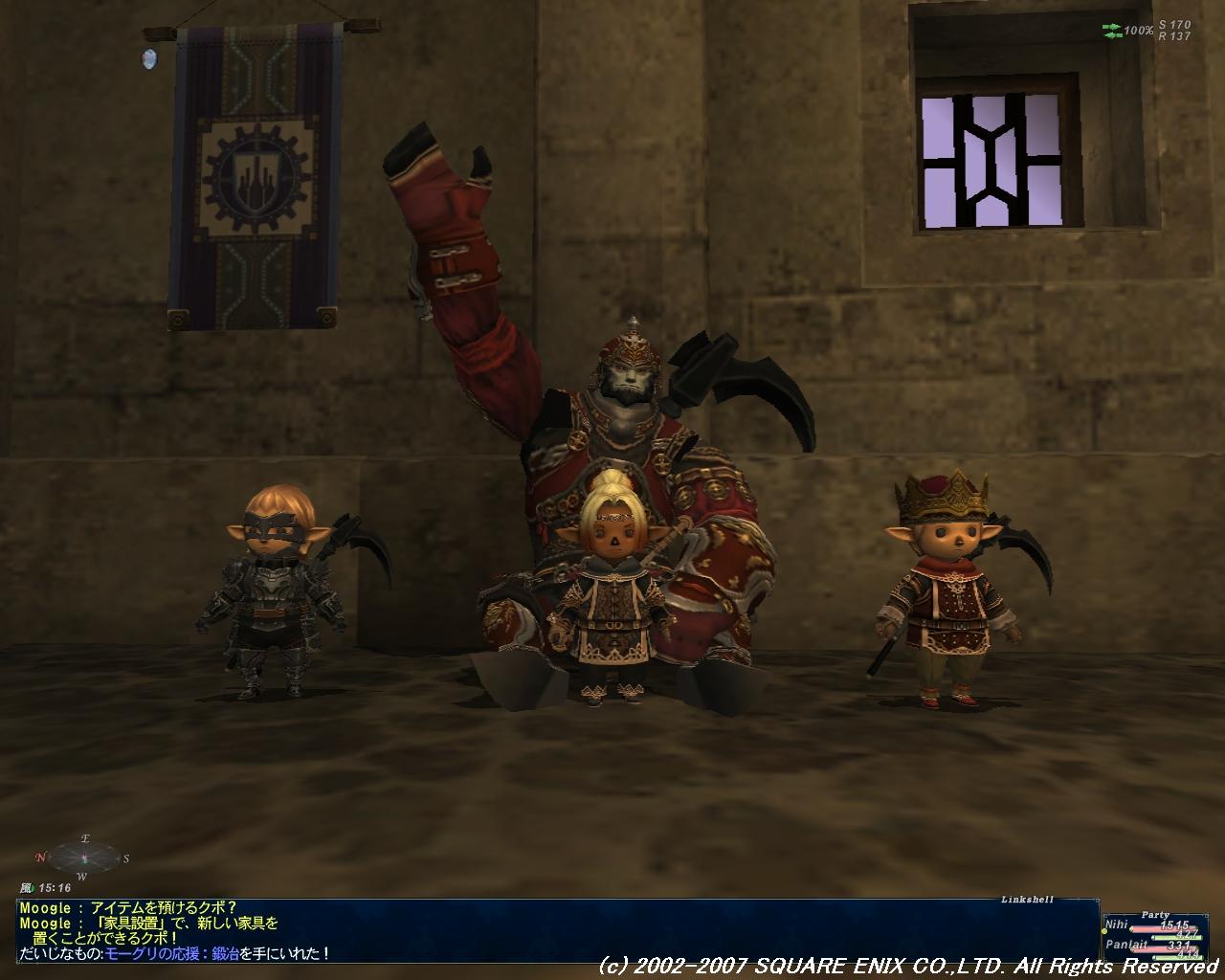
Task: Click the Linkshell chat label
Action: (x=1027, y=900)
